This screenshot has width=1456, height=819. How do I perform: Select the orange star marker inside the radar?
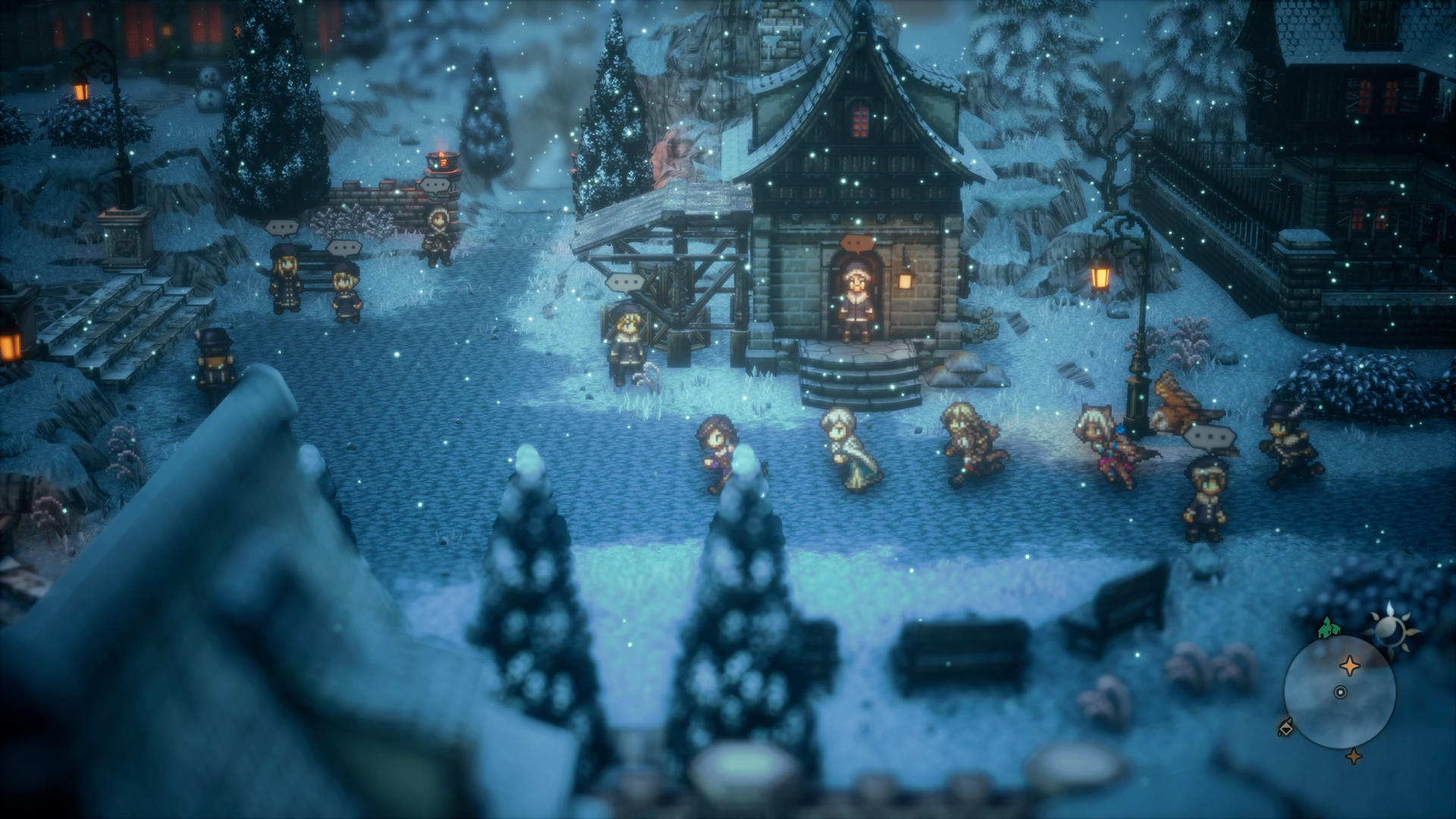(1350, 667)
